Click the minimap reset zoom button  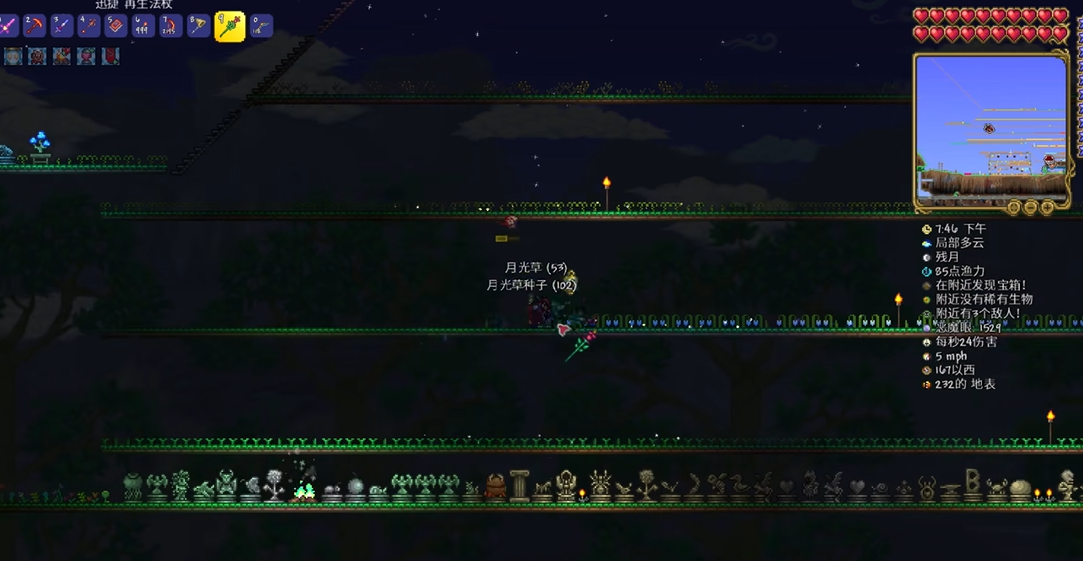1014,208
